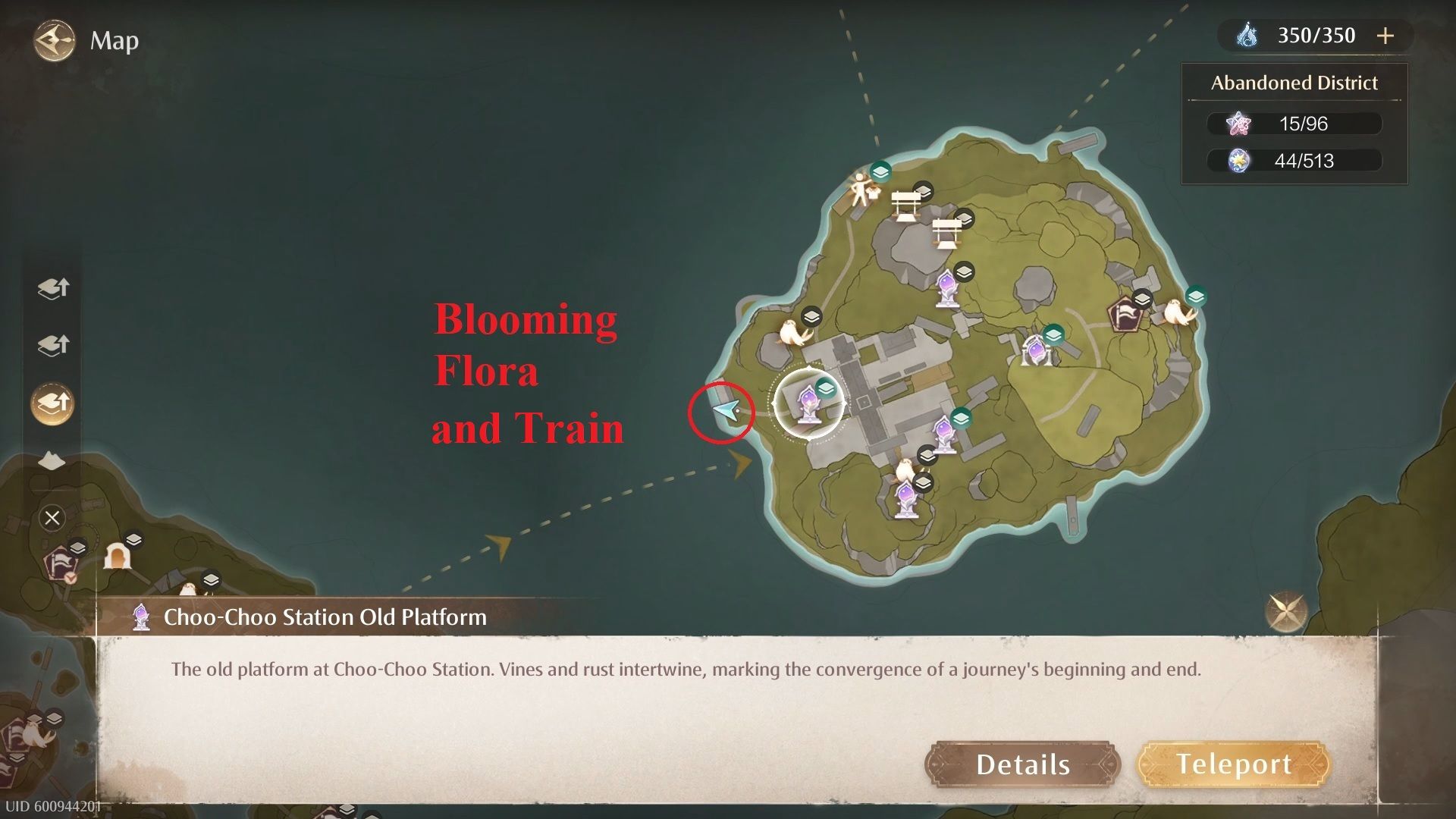Open the Details for the selected waypoint
The width and height of the screenshot is (1456, 819).
1022,764
